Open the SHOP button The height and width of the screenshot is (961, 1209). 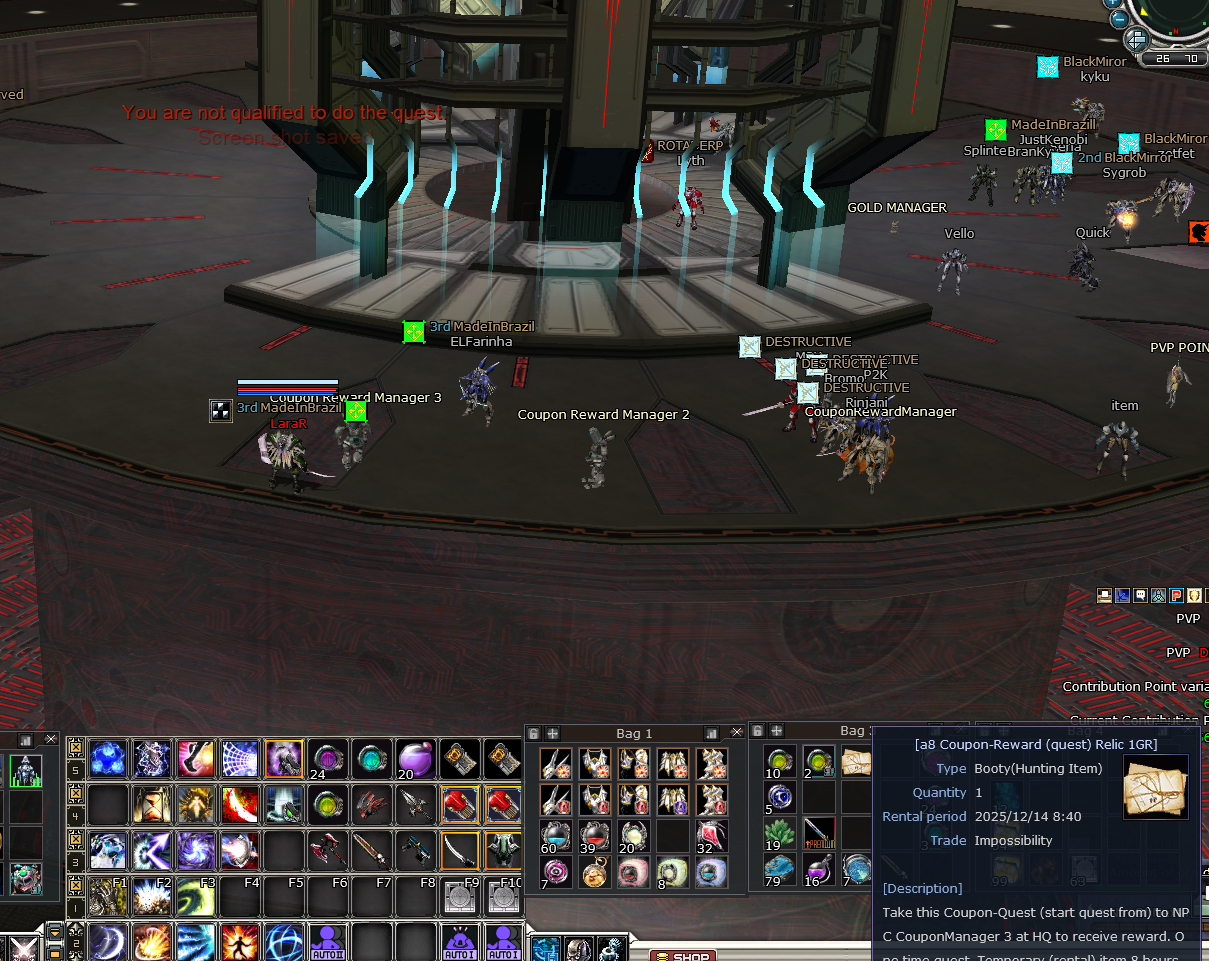click(683, 956)
